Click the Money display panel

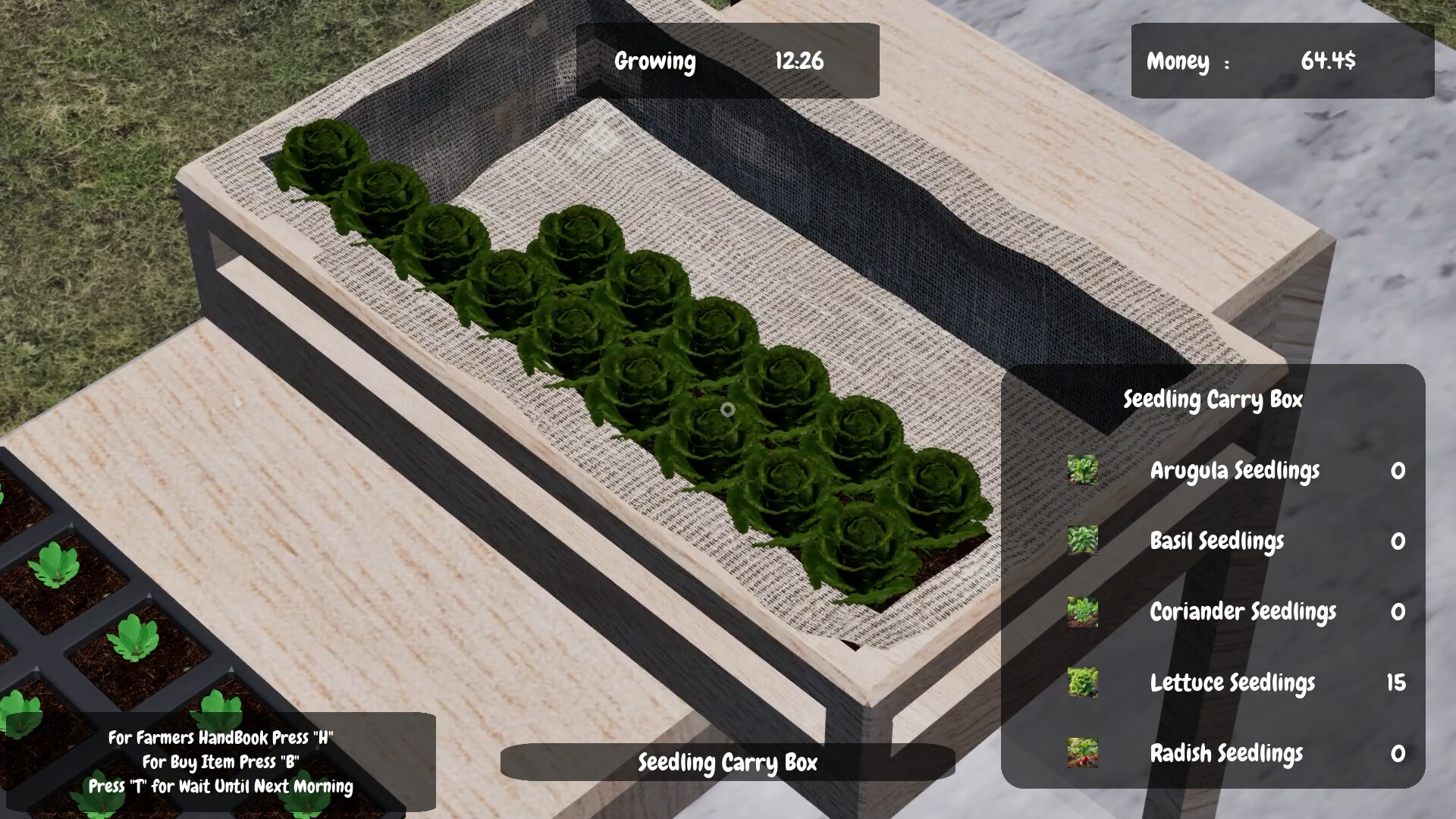coord(1283,61)
